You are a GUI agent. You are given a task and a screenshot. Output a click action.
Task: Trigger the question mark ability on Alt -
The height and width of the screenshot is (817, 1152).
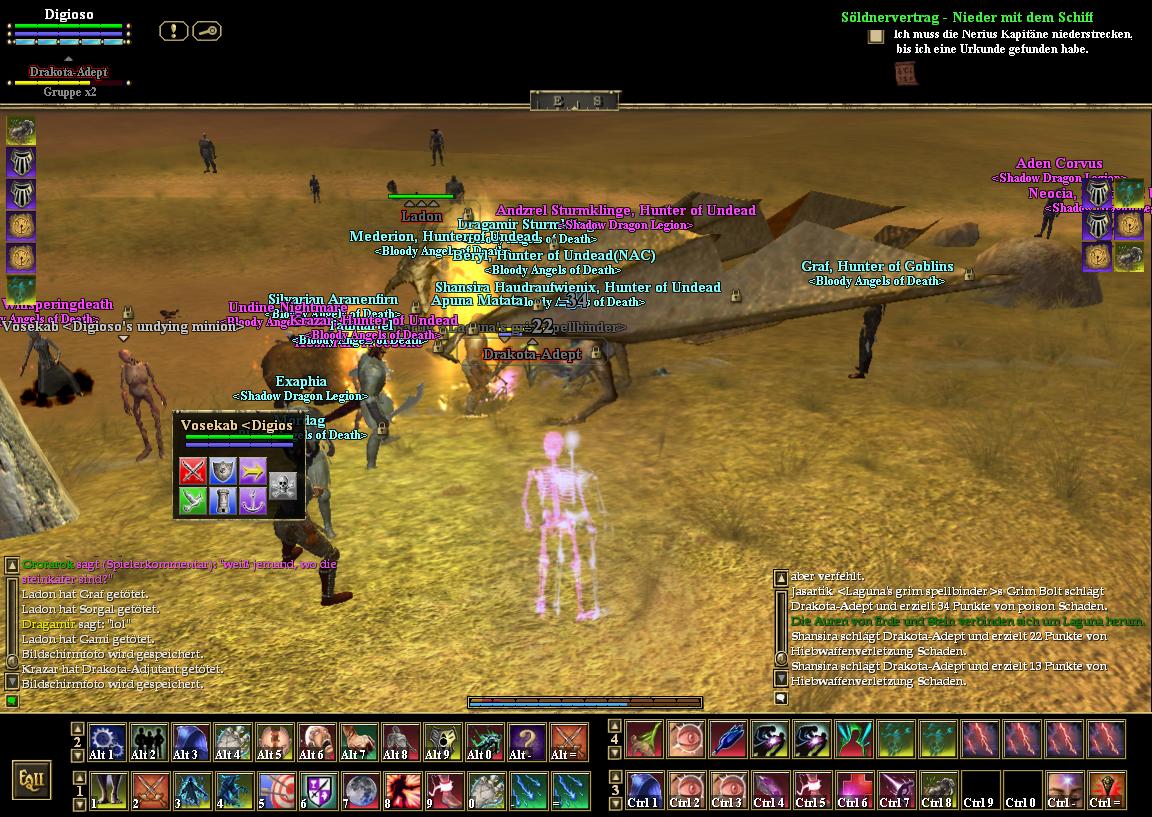[527, 743]
